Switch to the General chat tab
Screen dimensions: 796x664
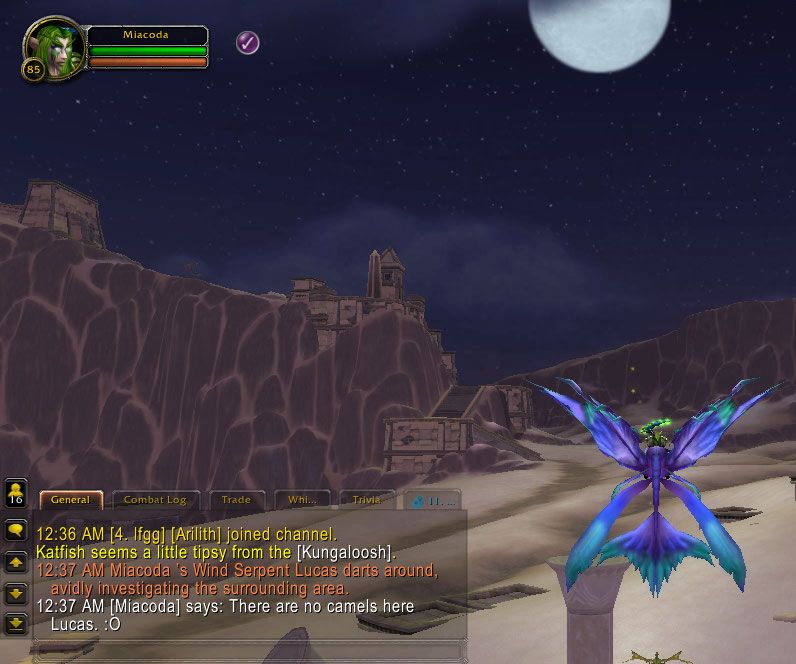[70, 500]
